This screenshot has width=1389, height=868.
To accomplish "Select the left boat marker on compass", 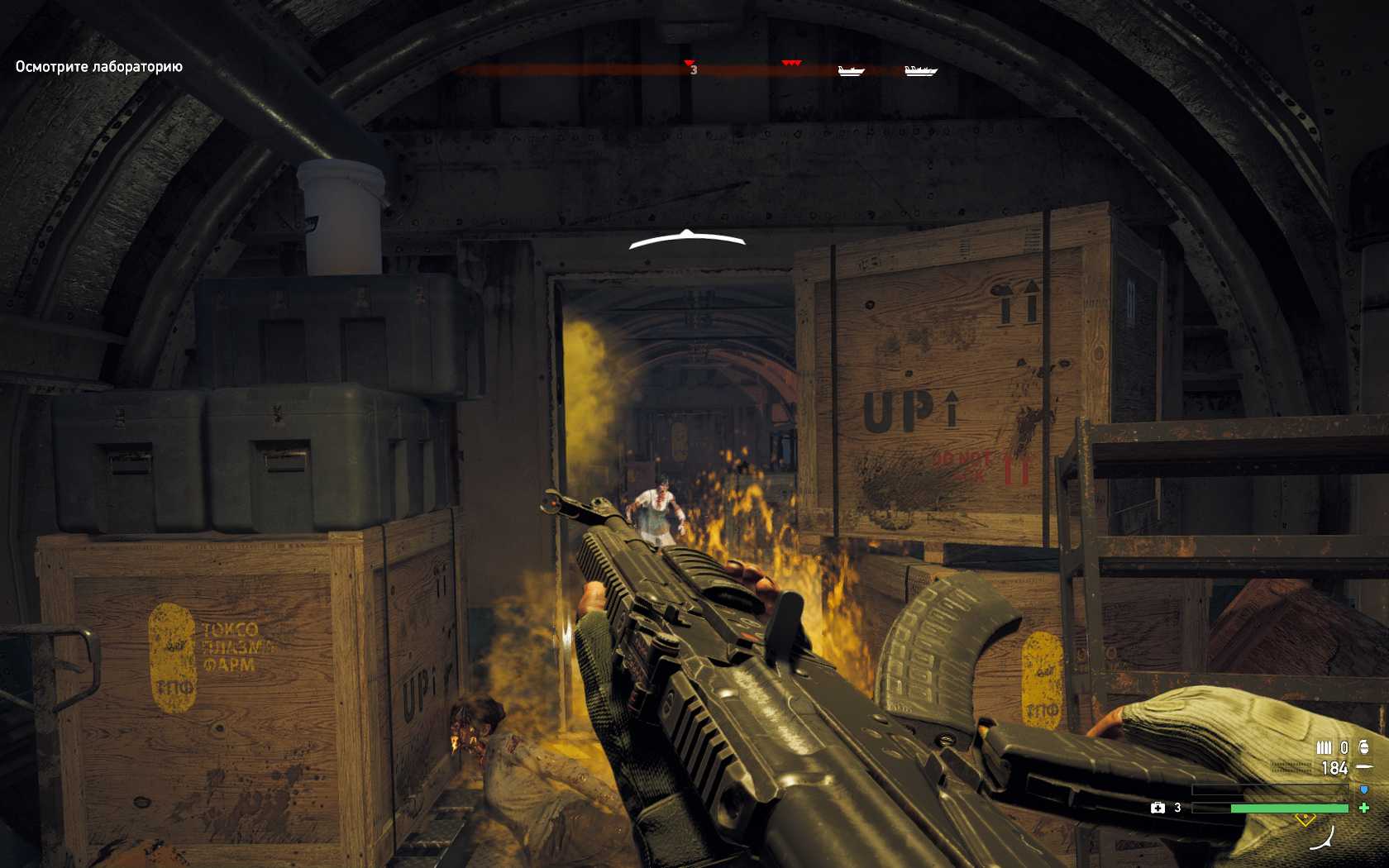I will pyautogui.click(x=851, y=71).
